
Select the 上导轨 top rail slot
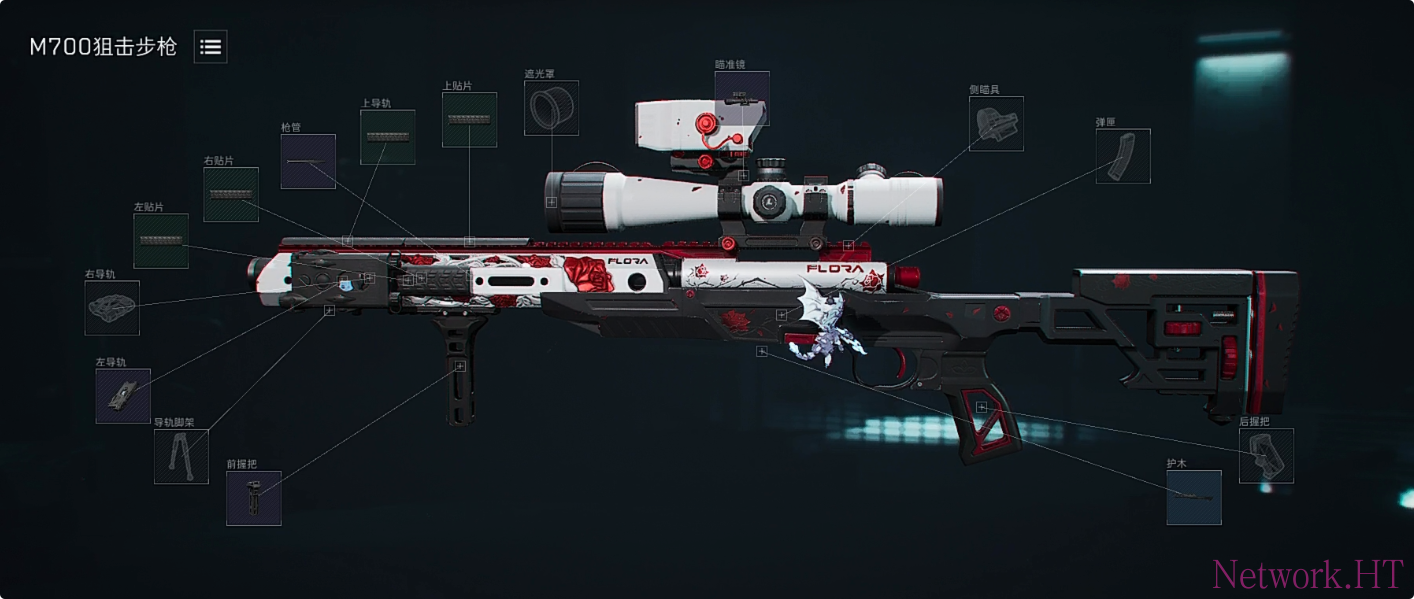[x=387, y=137]
